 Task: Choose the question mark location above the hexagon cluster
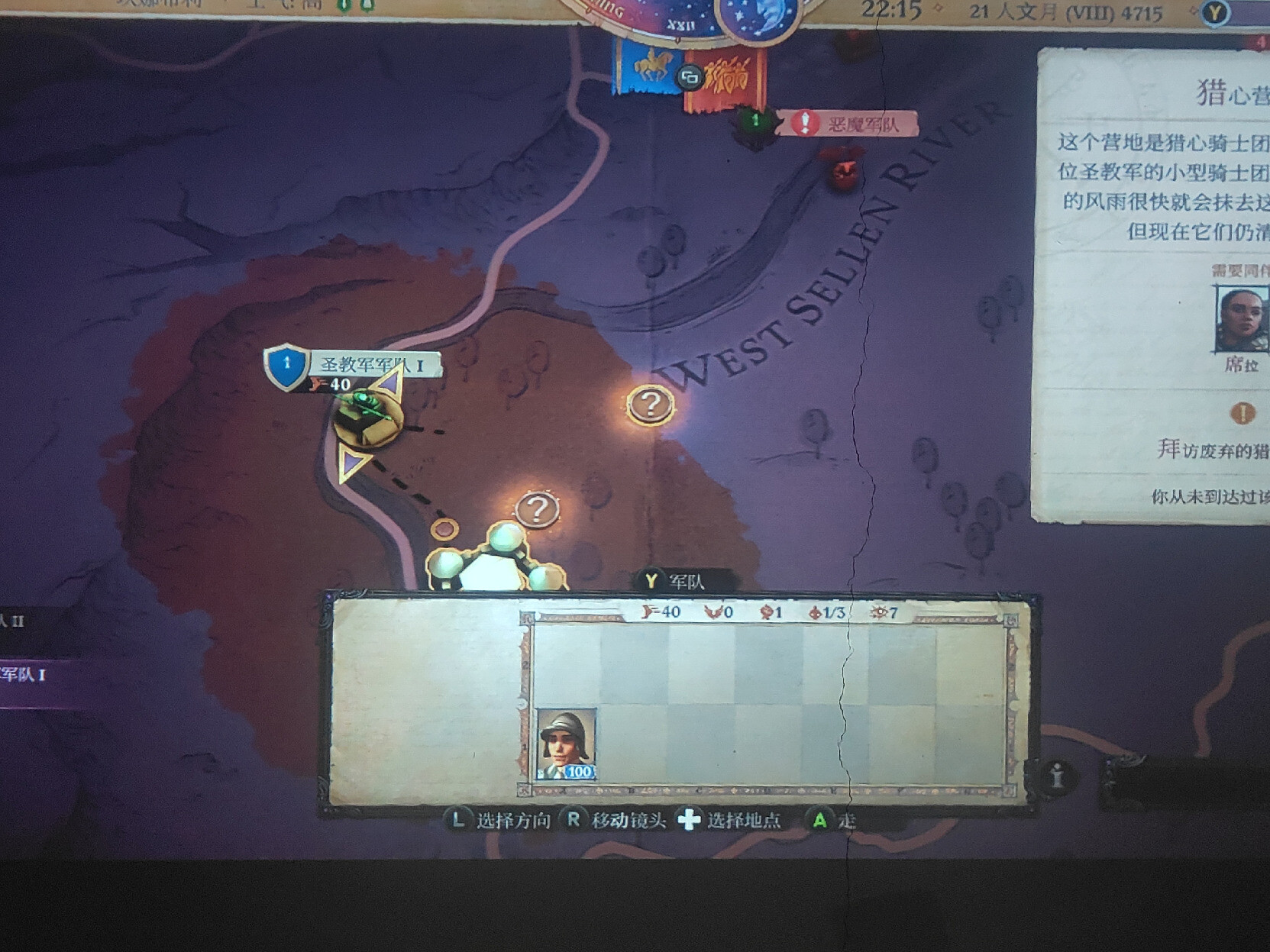click(537, 509)
